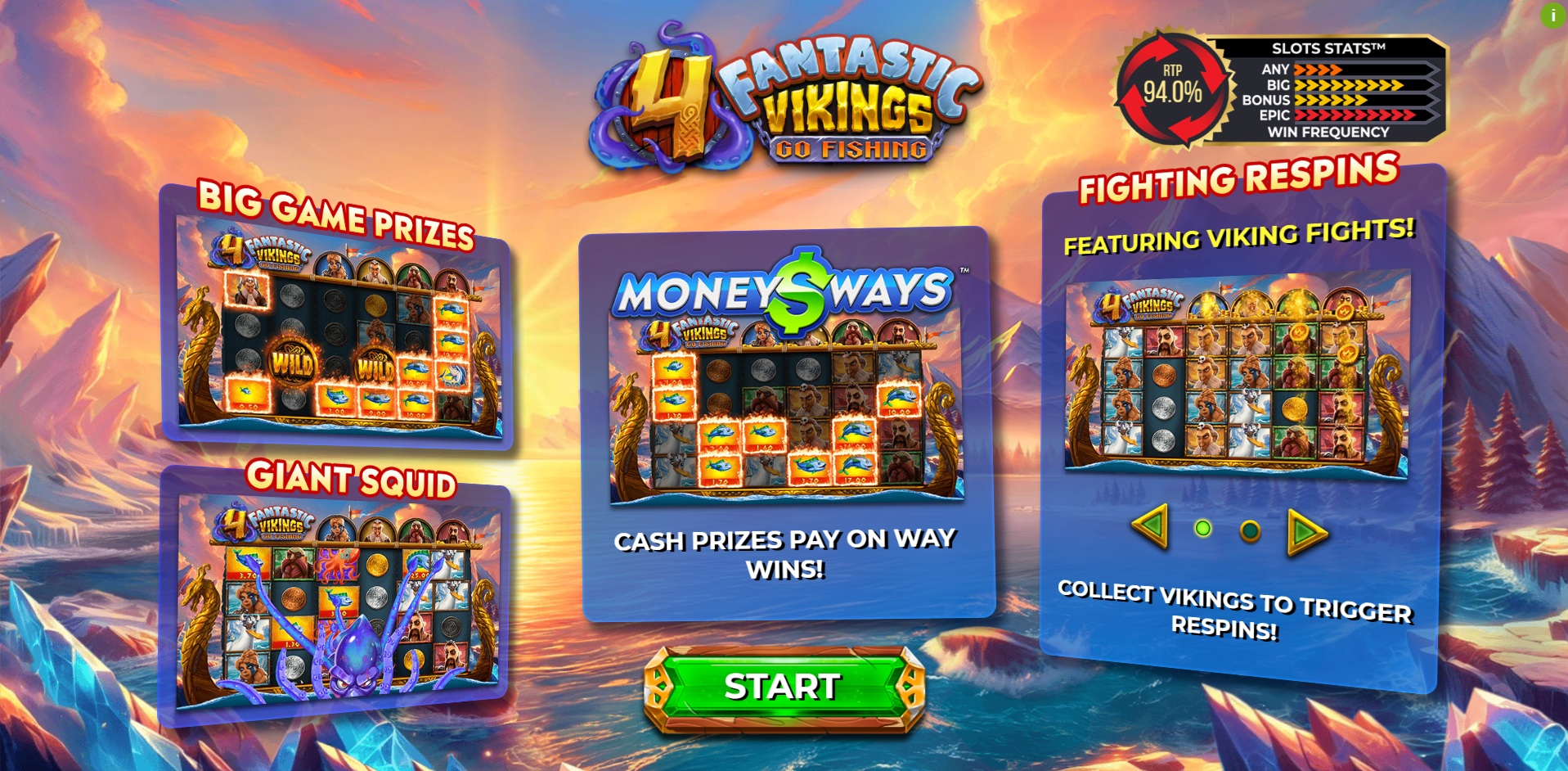Select the first carousel page dot
This screenshot has height=771, width=1568.
click(x=1202, y=529)
